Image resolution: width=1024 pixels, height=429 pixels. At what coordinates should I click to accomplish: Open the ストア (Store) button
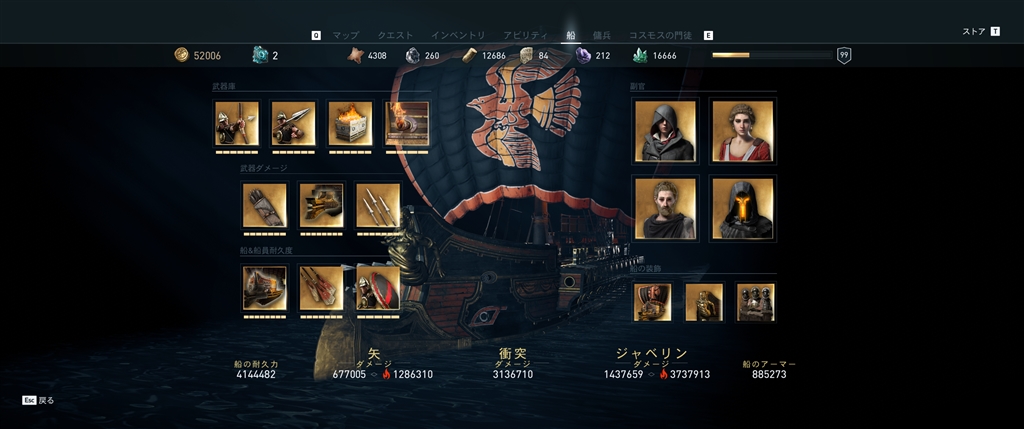coord(974,32)
